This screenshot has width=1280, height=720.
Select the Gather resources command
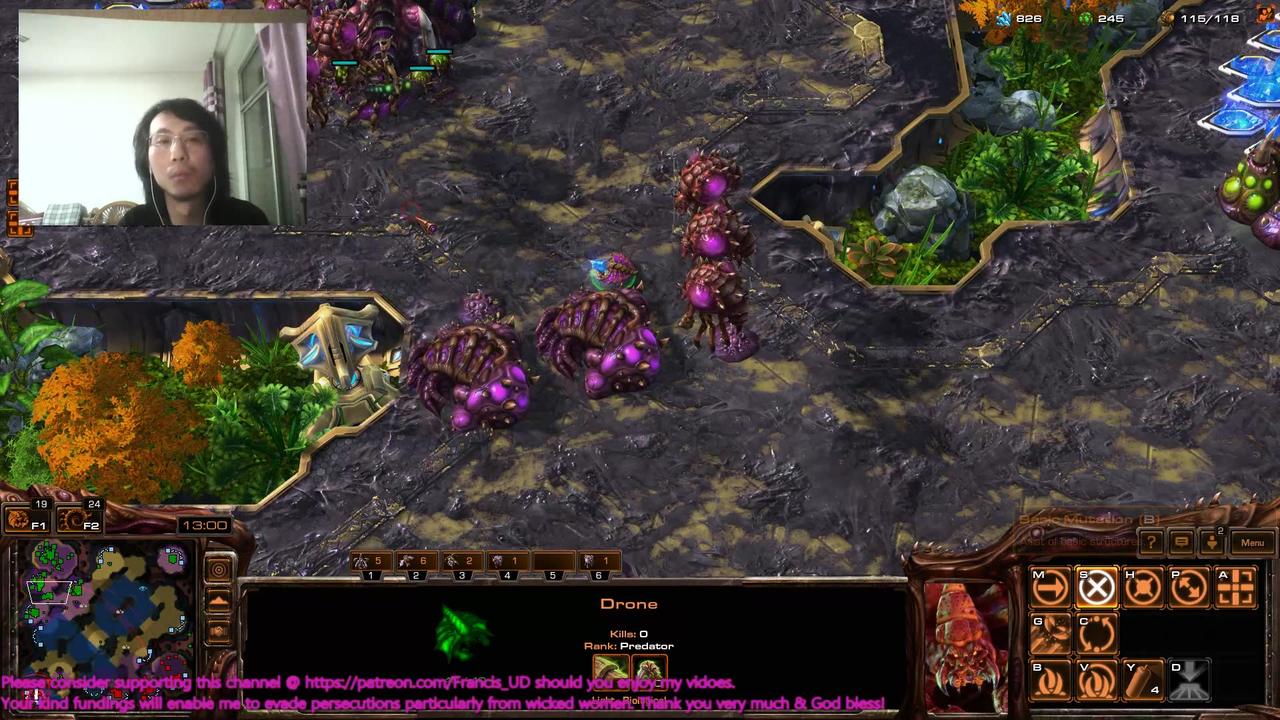click(1049, 631)
